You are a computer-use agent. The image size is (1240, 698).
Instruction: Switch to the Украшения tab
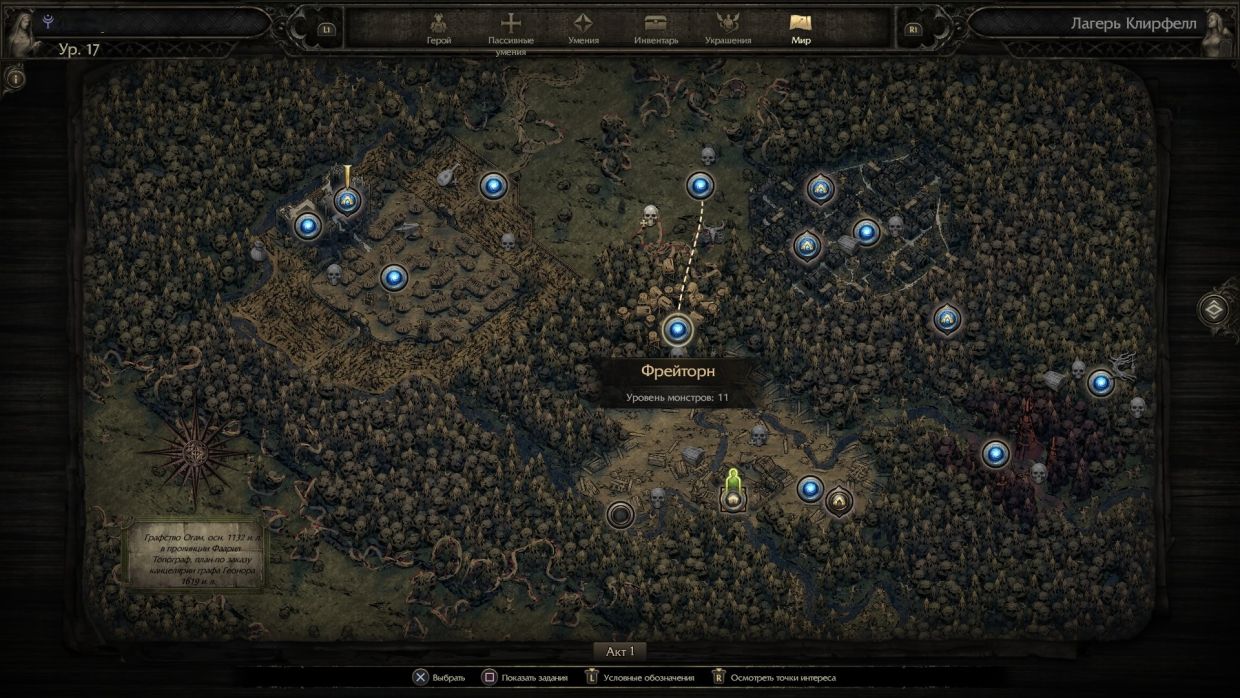[x=728, y=29]
